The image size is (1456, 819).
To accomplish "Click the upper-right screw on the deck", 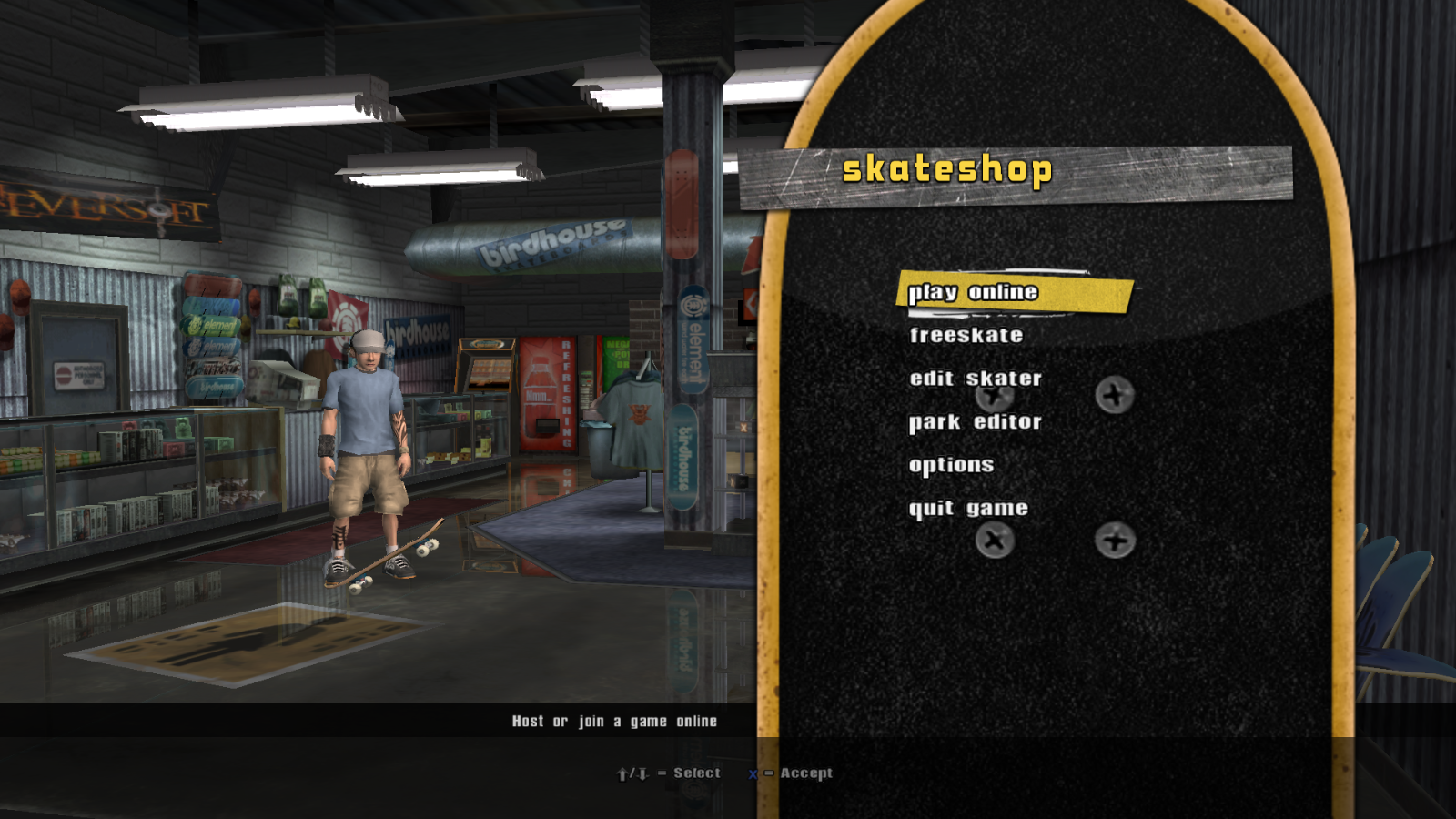I will (1114, 395).
